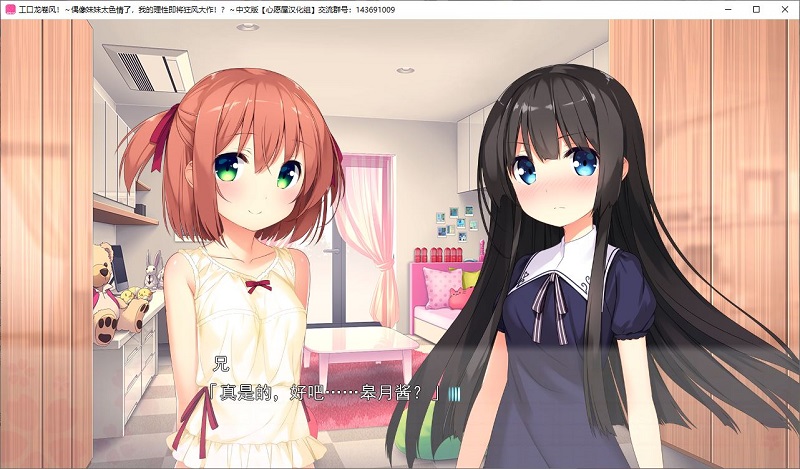This screenshot has height=469, width=800.
Task: Close the game window
Action: click(x=784, y=9)
